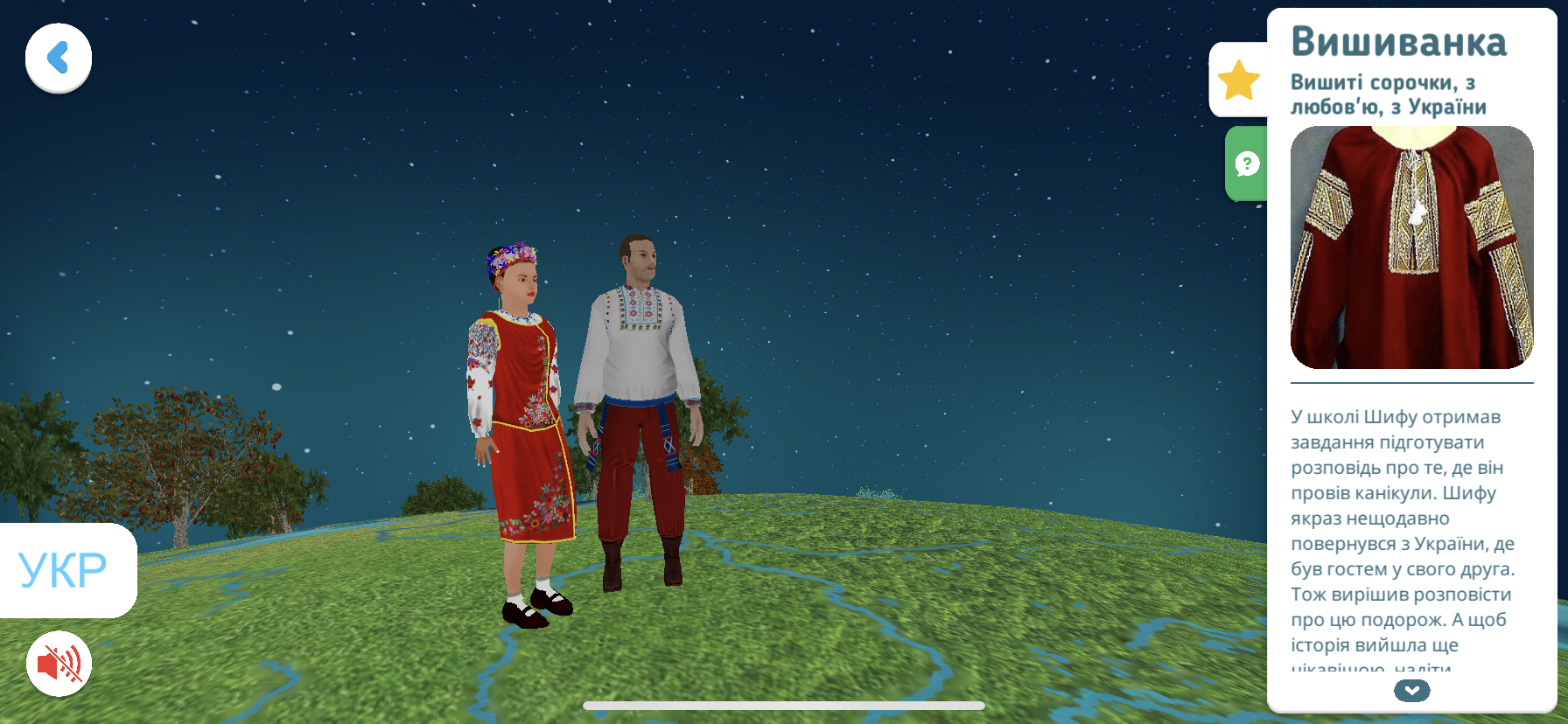Toggle the muted sound speaker icon
Viewport: 1568px width, 724px height.
(59, 664)
